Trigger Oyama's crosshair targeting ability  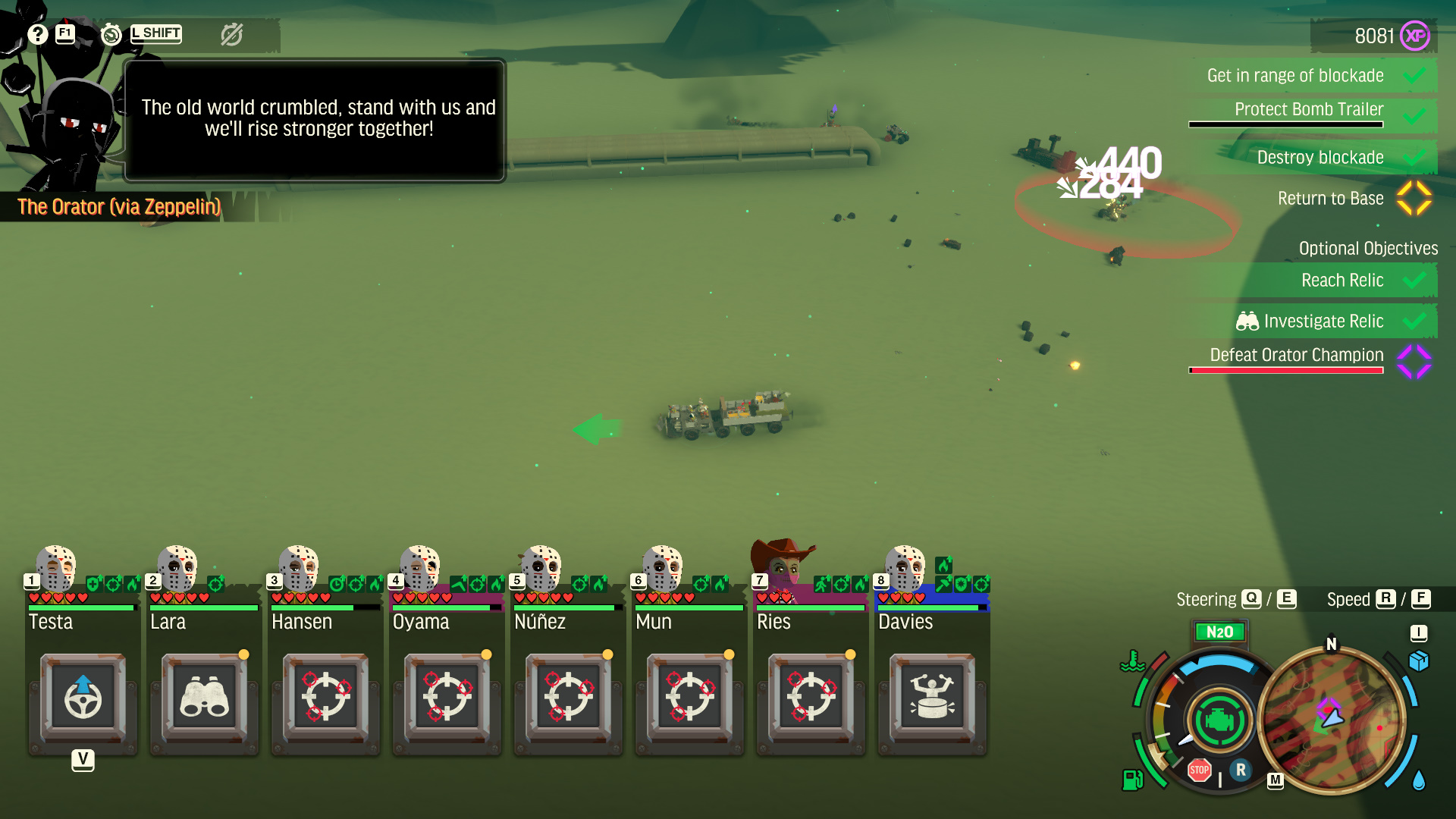point(447,697)
